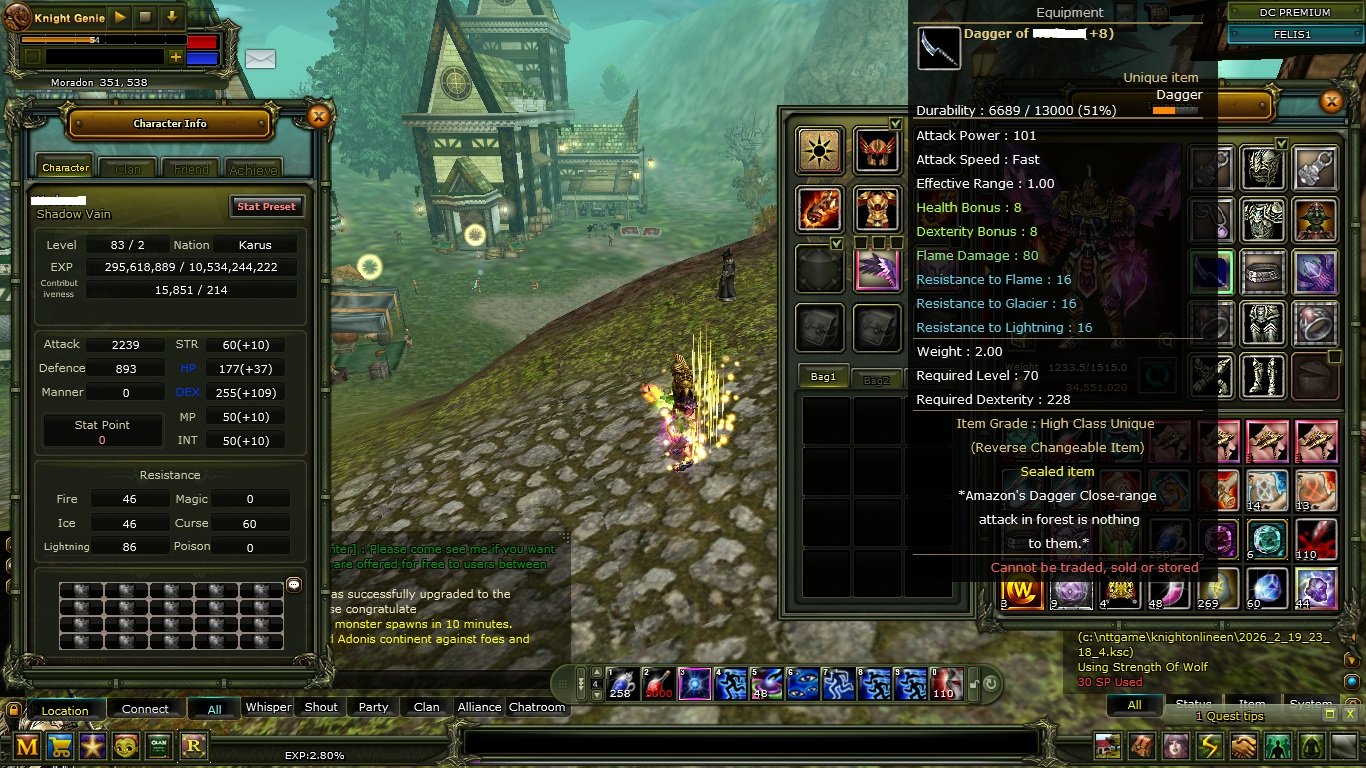Toggle the checkbox on the left equipment slot
The image size is (1366, 768).
tap(836, 243)
